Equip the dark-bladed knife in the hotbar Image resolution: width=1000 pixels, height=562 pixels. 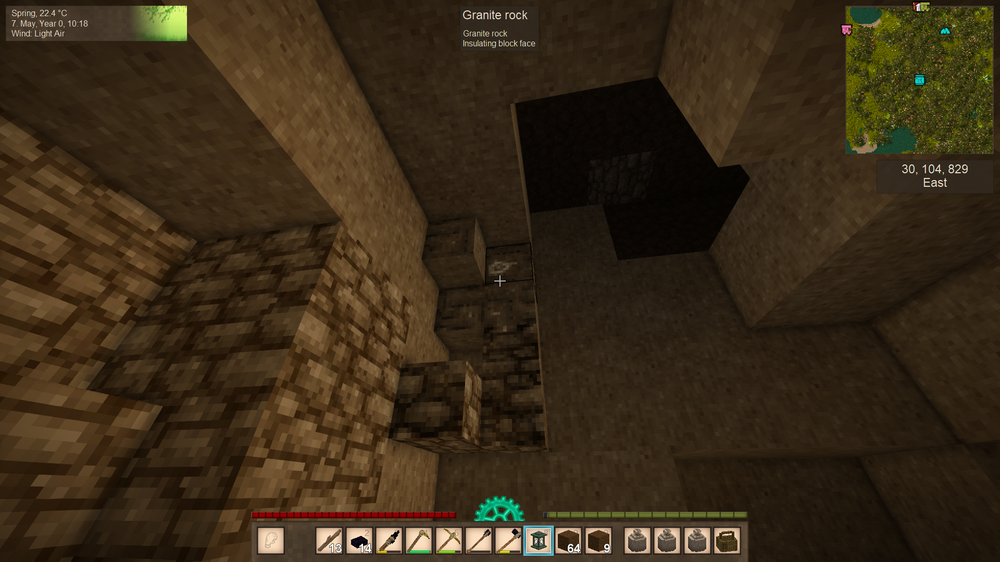click(x=389, y=541)
